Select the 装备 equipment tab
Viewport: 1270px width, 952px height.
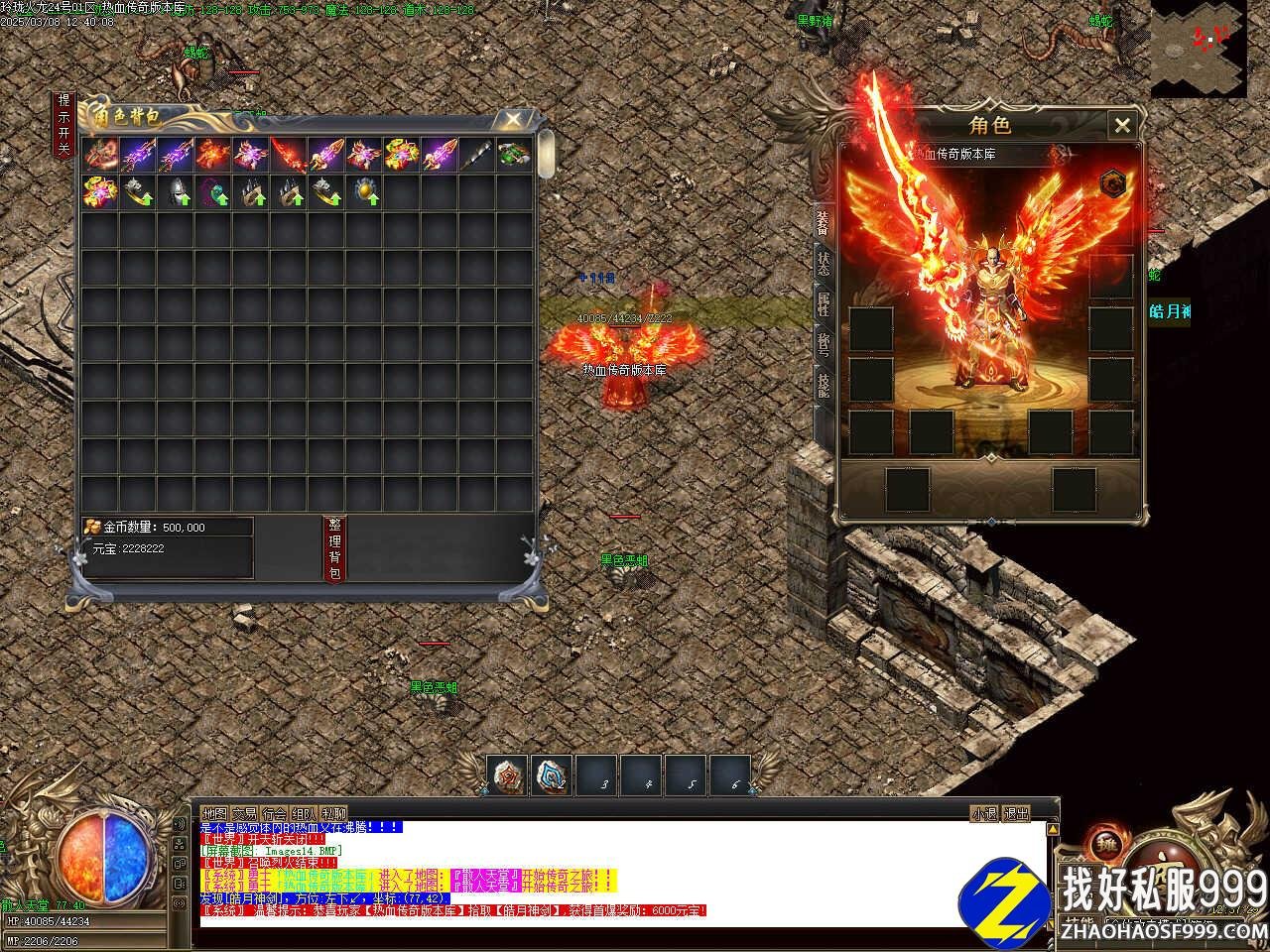[x=824, y=222]
